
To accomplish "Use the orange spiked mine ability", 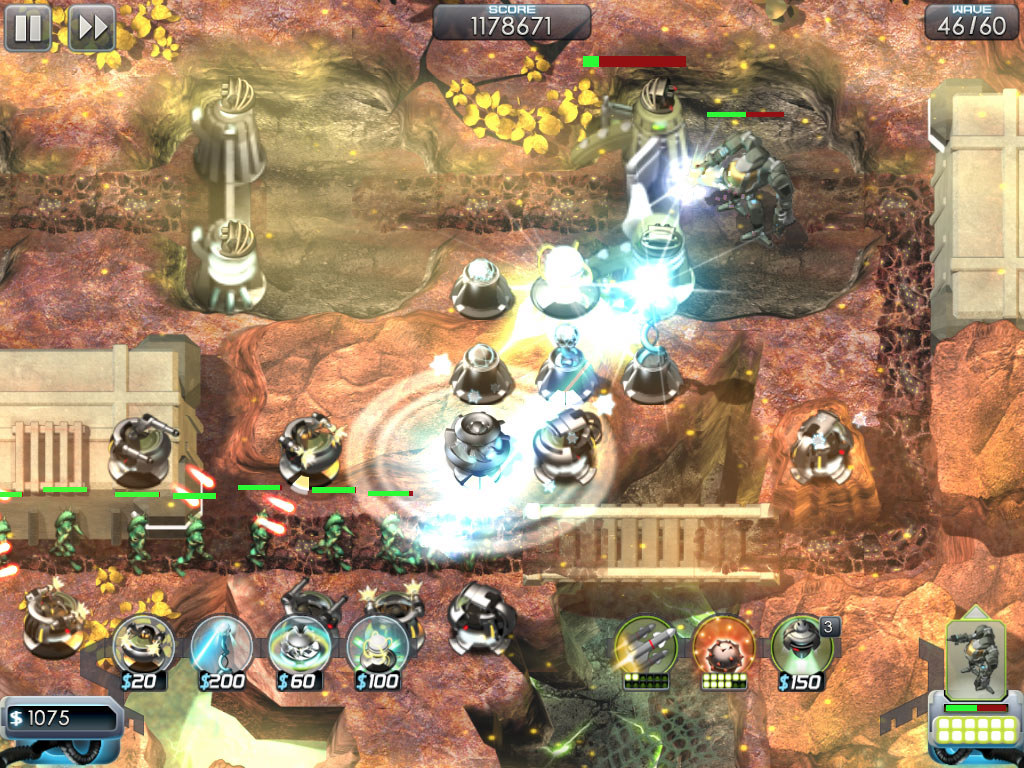I will [723, 645].
